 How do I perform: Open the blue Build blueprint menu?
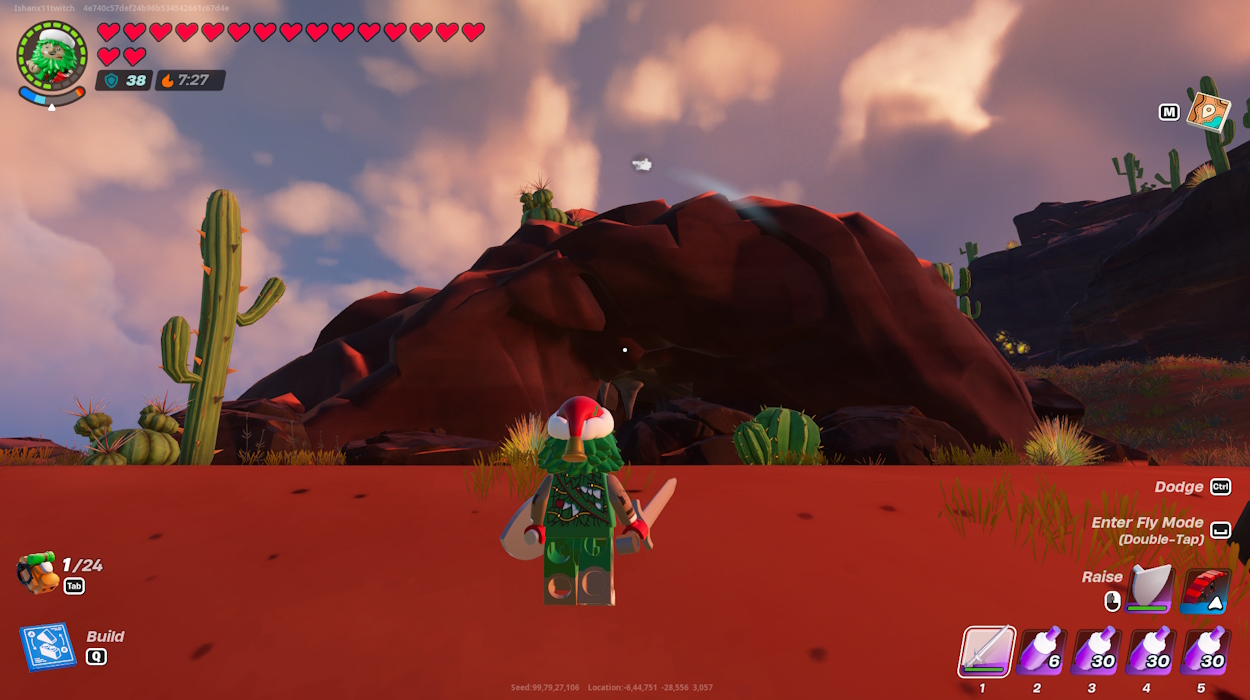[x=47, y=647]
